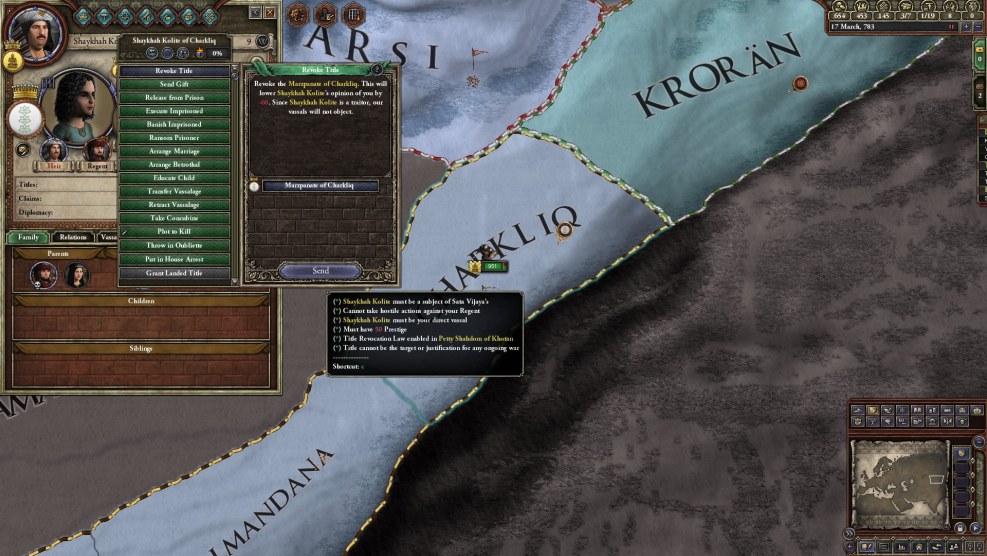Screen dimensions: 987x556
Task: Choose Send Gift from the action list
Action: tap(174, 84)
